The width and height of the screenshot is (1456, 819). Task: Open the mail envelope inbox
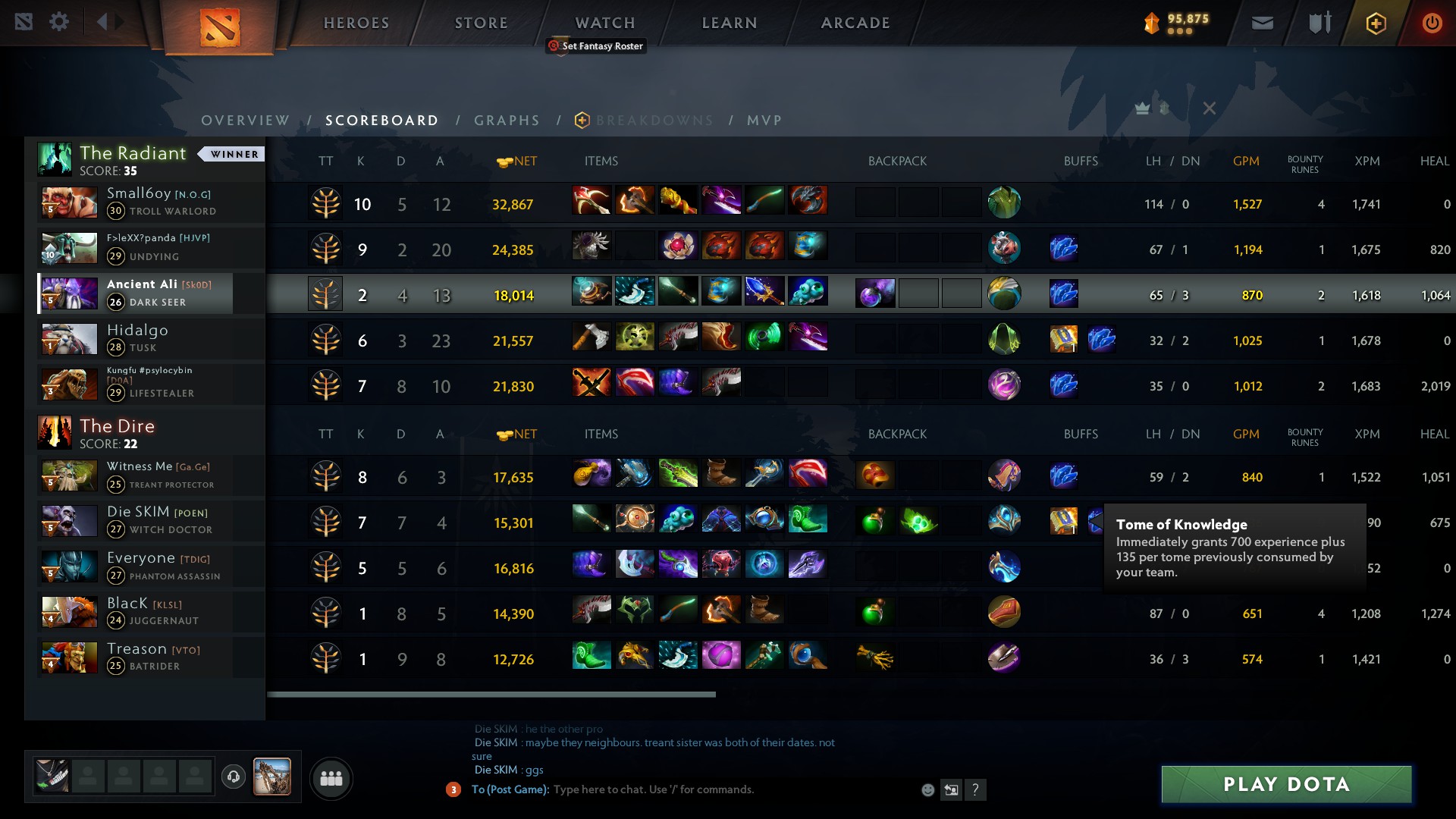pos(1263,23)
